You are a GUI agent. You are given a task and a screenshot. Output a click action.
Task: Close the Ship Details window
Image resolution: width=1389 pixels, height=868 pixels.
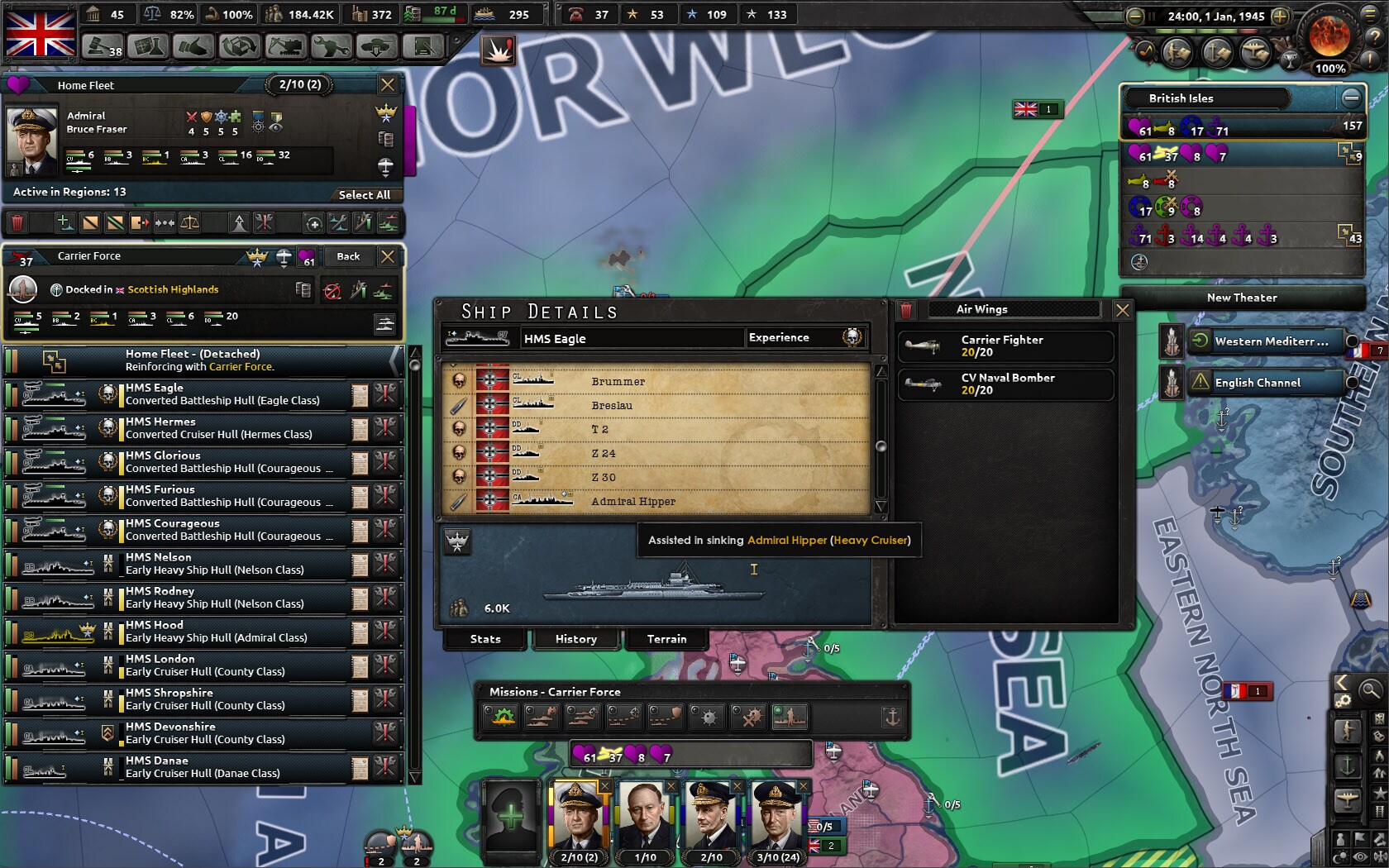tap(1122, 310)
